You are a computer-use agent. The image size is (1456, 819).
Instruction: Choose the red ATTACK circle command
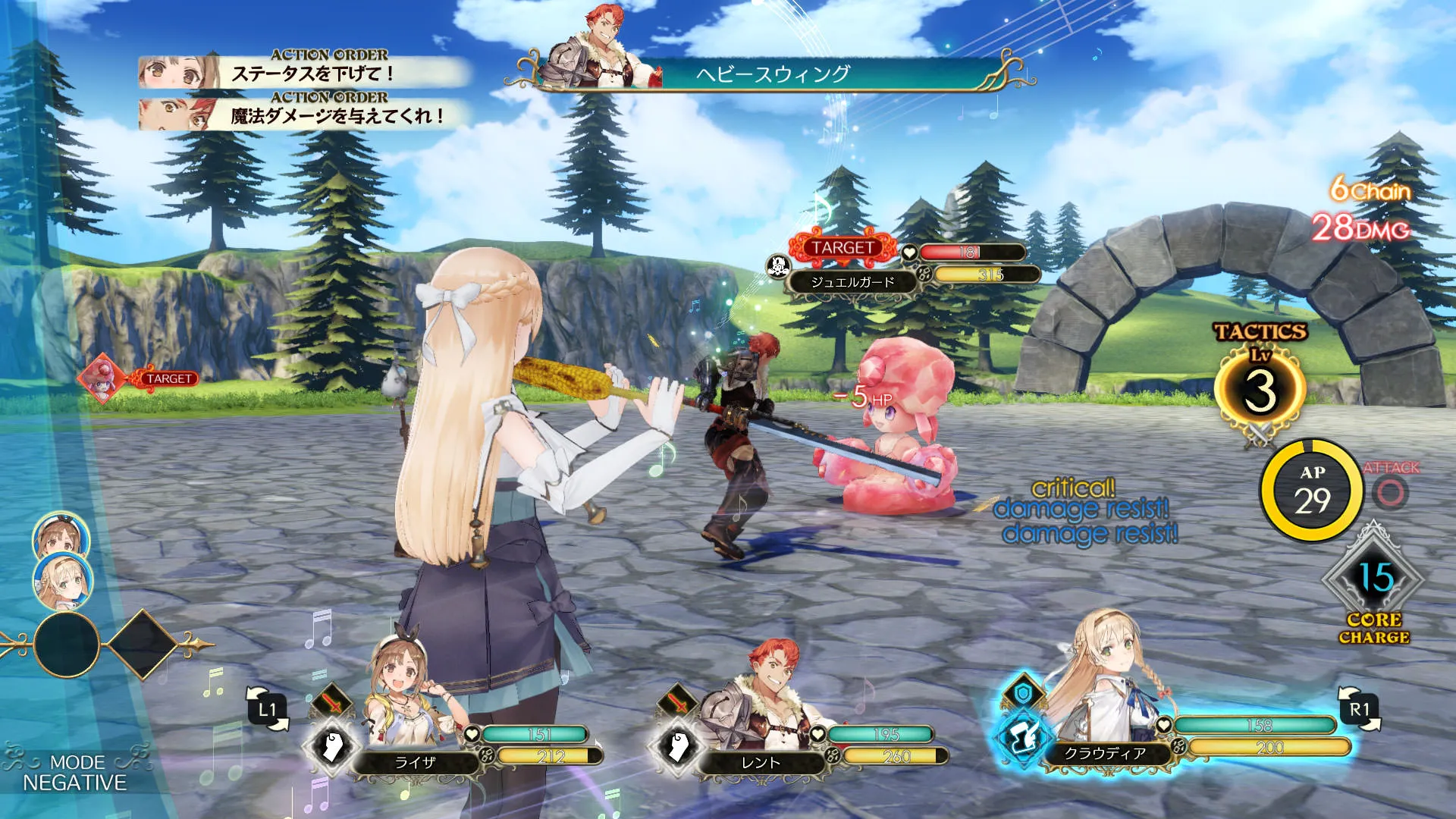pyautogui.click(x=1391, y=493)
